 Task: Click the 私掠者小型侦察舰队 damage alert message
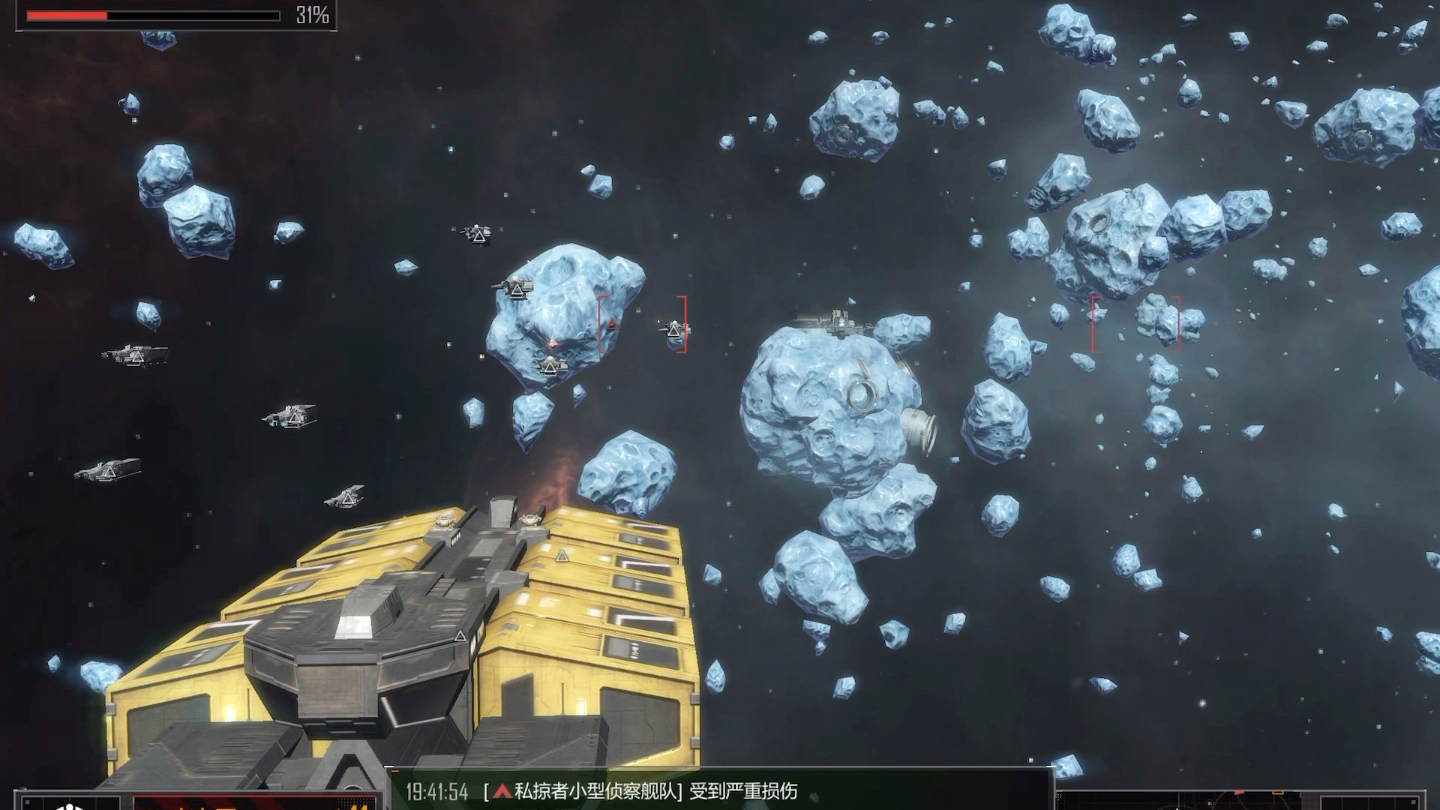tap(640, 792)
